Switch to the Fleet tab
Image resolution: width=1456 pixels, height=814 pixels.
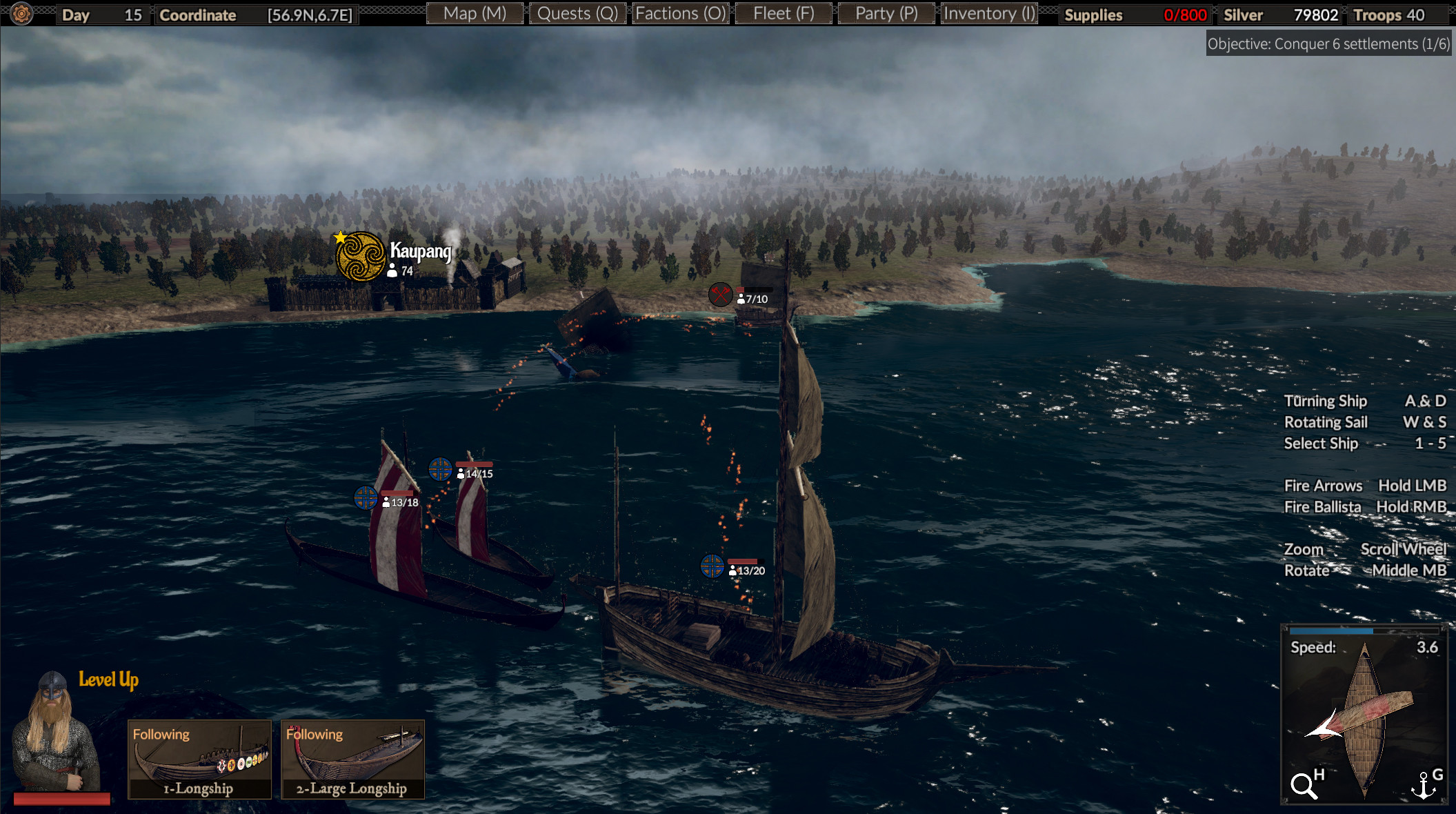point(783,13)
